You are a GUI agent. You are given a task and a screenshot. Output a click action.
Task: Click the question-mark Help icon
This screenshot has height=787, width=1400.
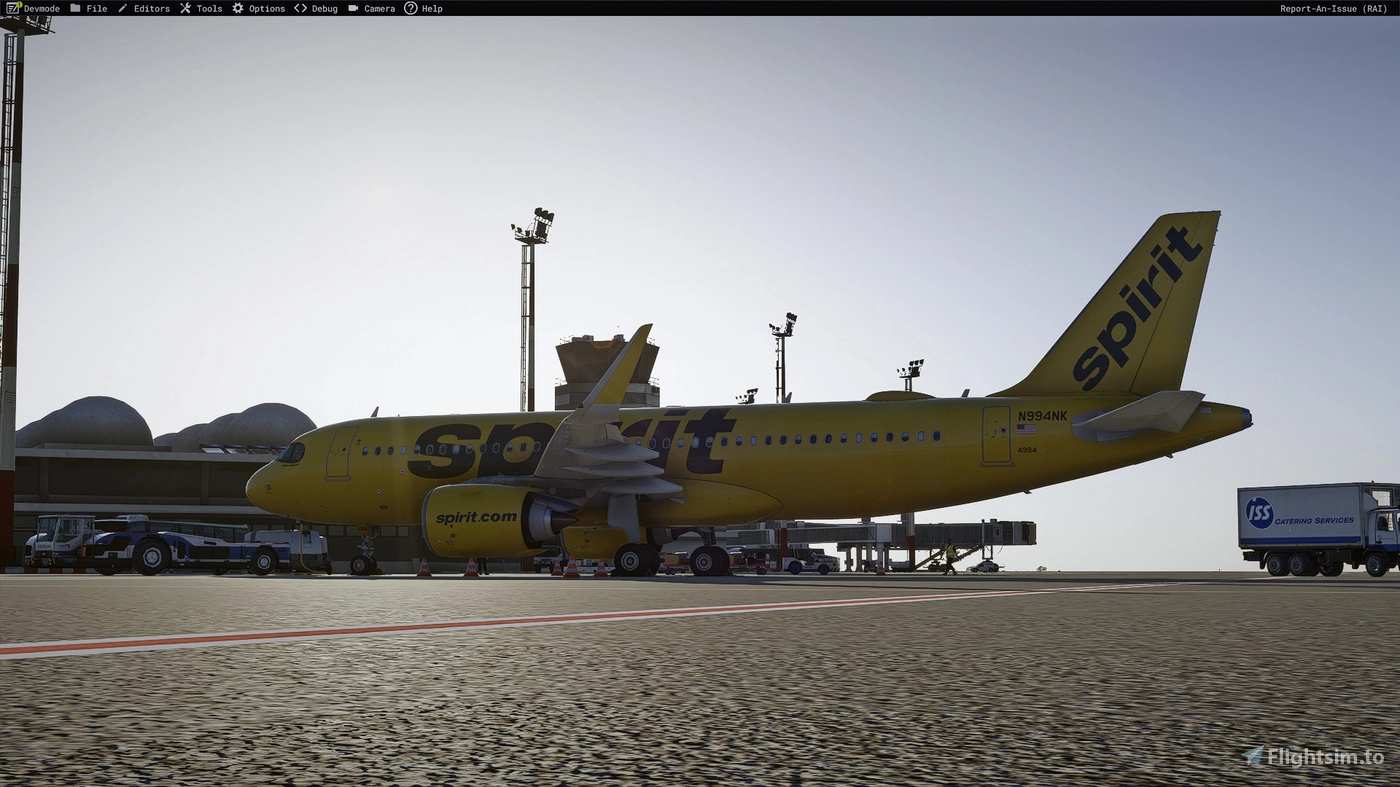411,8
